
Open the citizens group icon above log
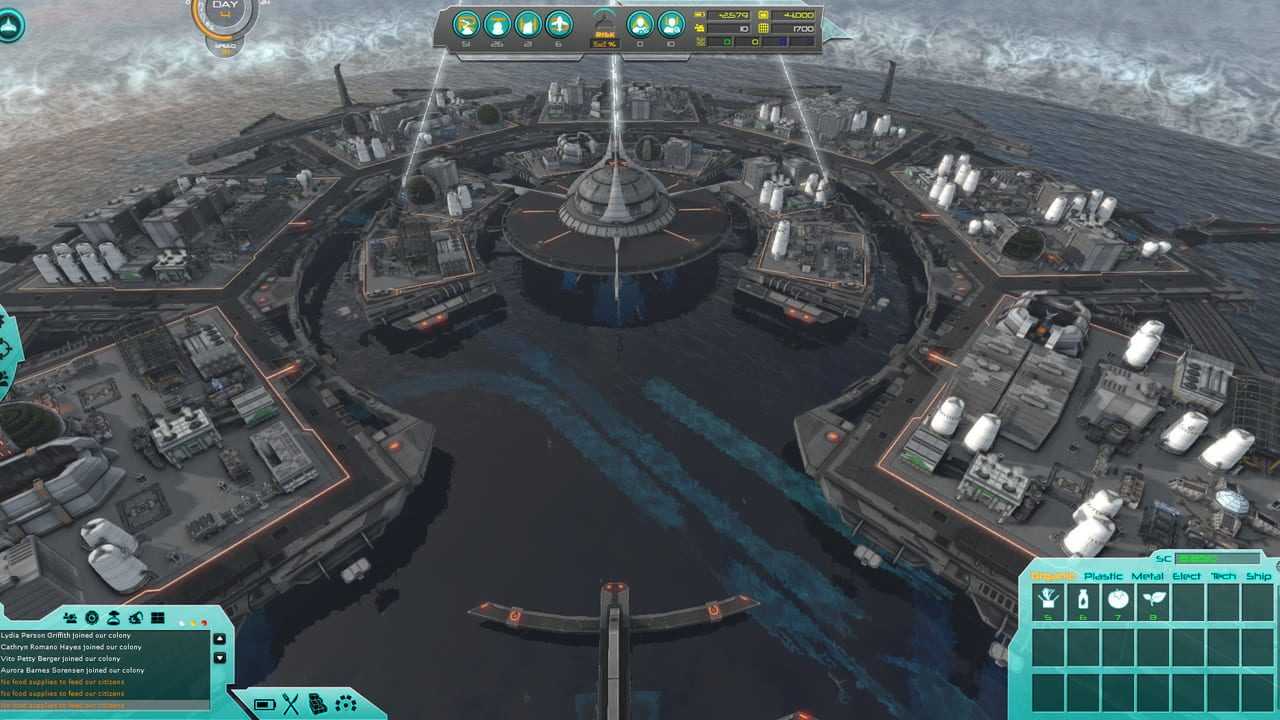(70, 618)
